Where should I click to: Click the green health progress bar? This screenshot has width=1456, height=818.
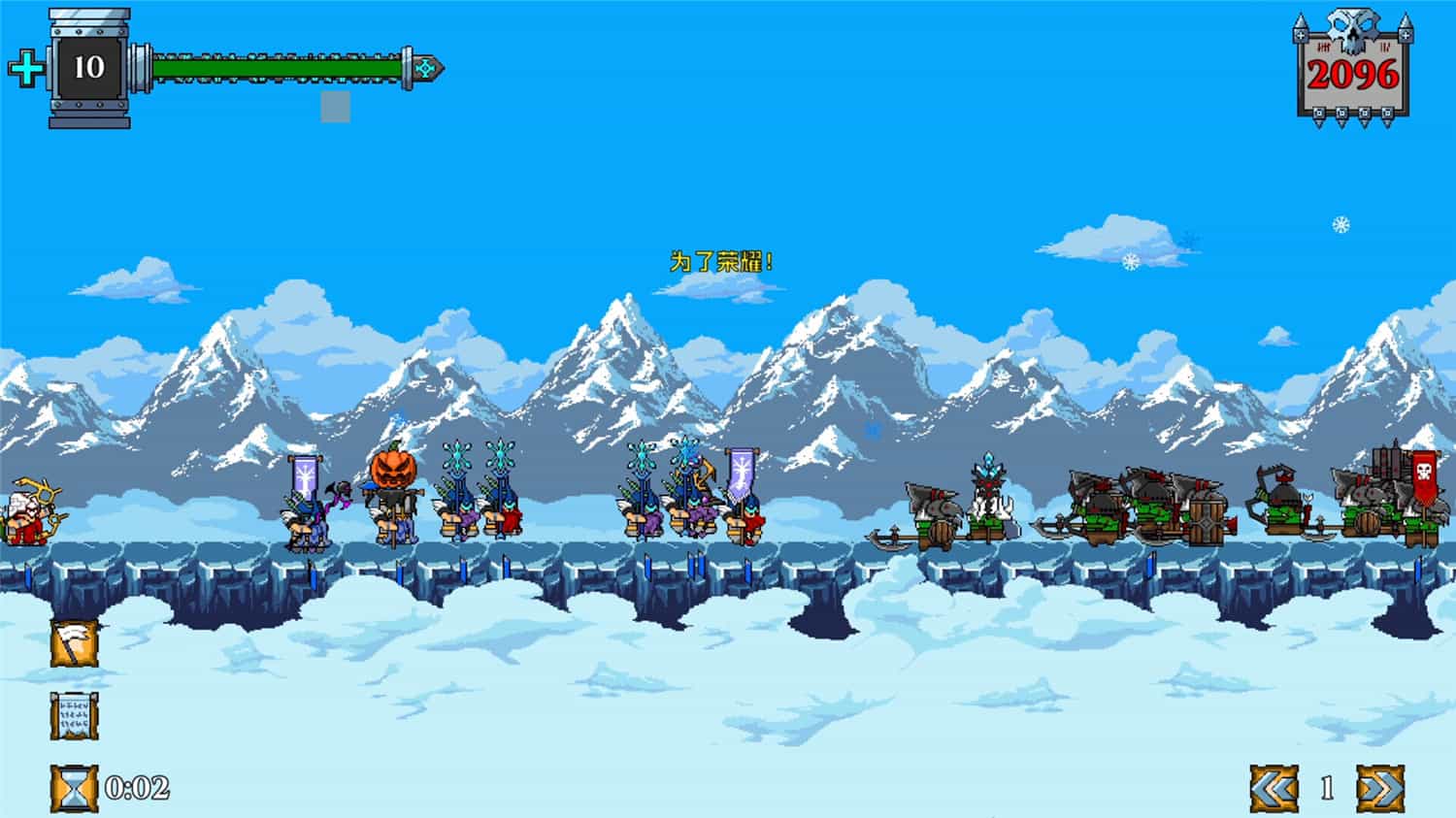281,68
